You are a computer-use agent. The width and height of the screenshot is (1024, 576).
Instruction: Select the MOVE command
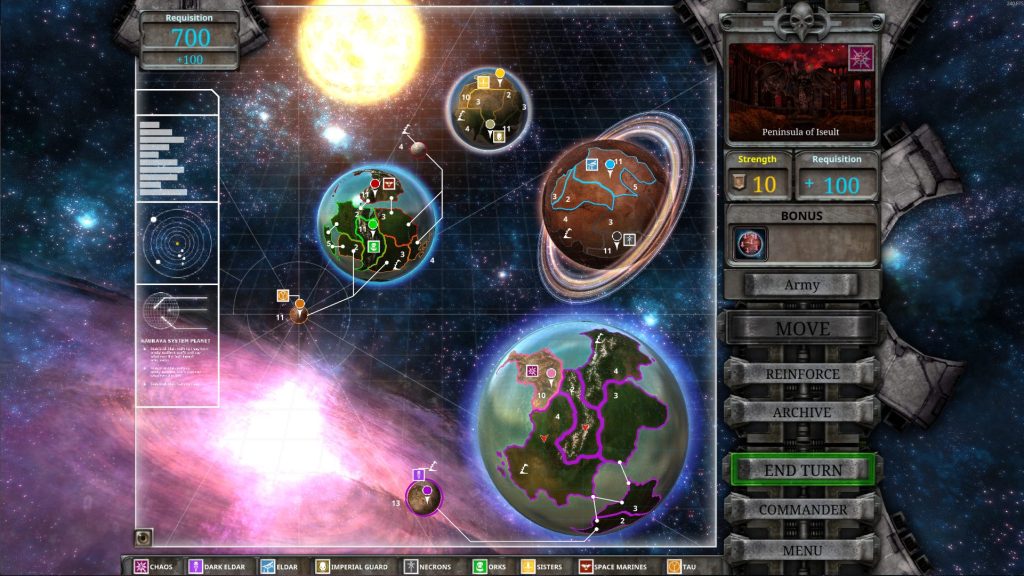(x=802, y=328)
